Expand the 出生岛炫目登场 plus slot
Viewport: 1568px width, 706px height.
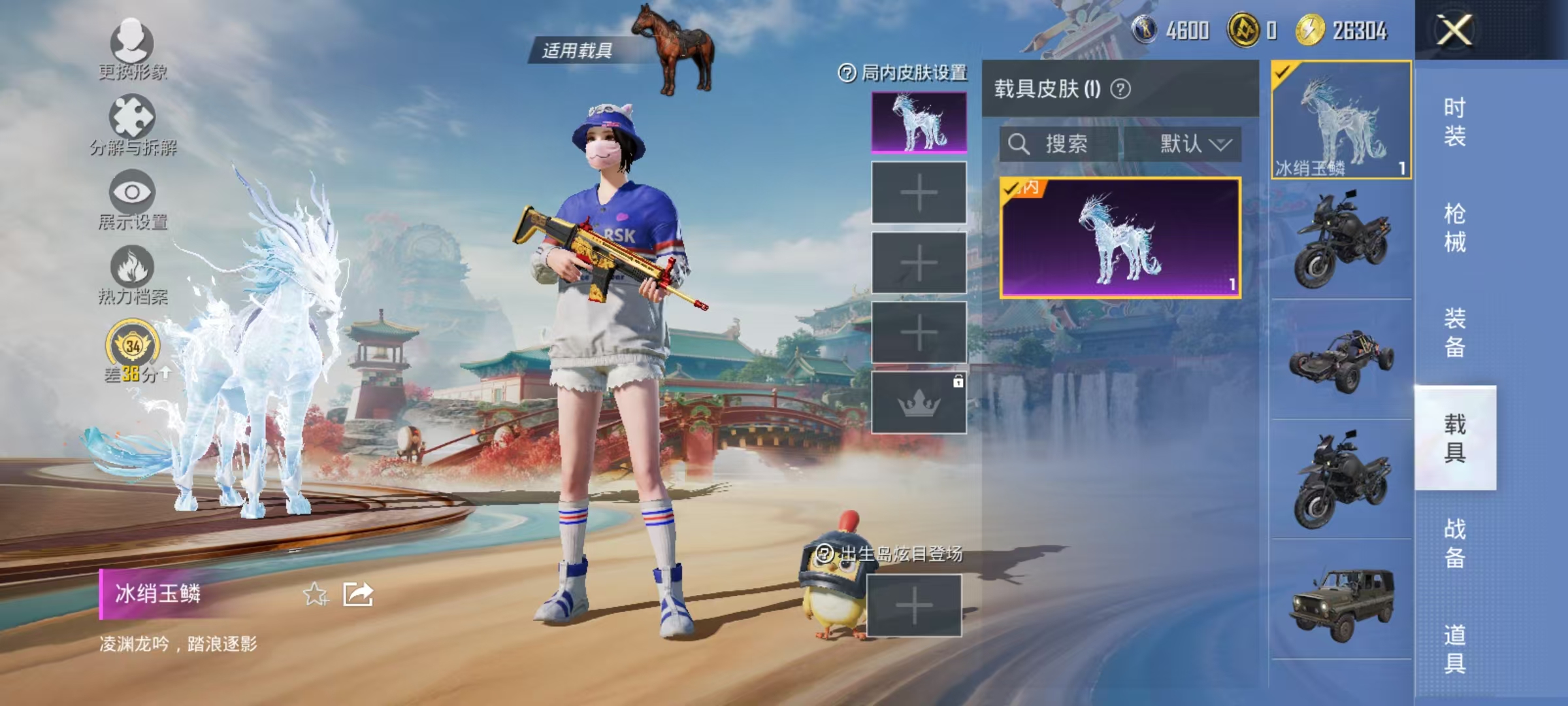(915, 606)
